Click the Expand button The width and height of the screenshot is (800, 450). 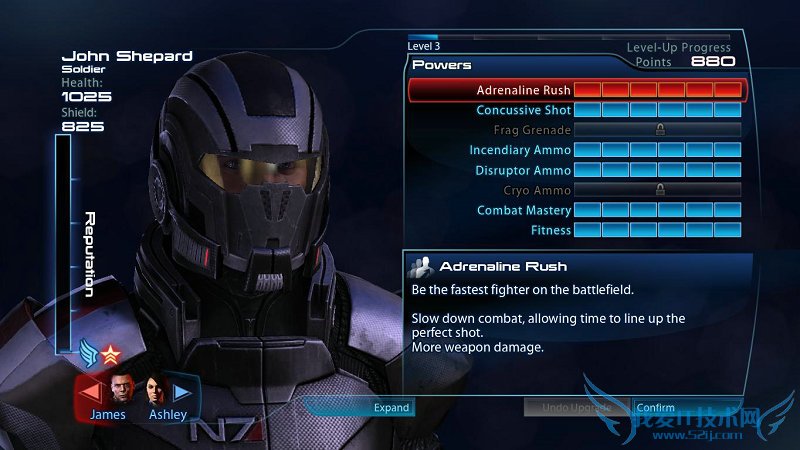(391, 407)
